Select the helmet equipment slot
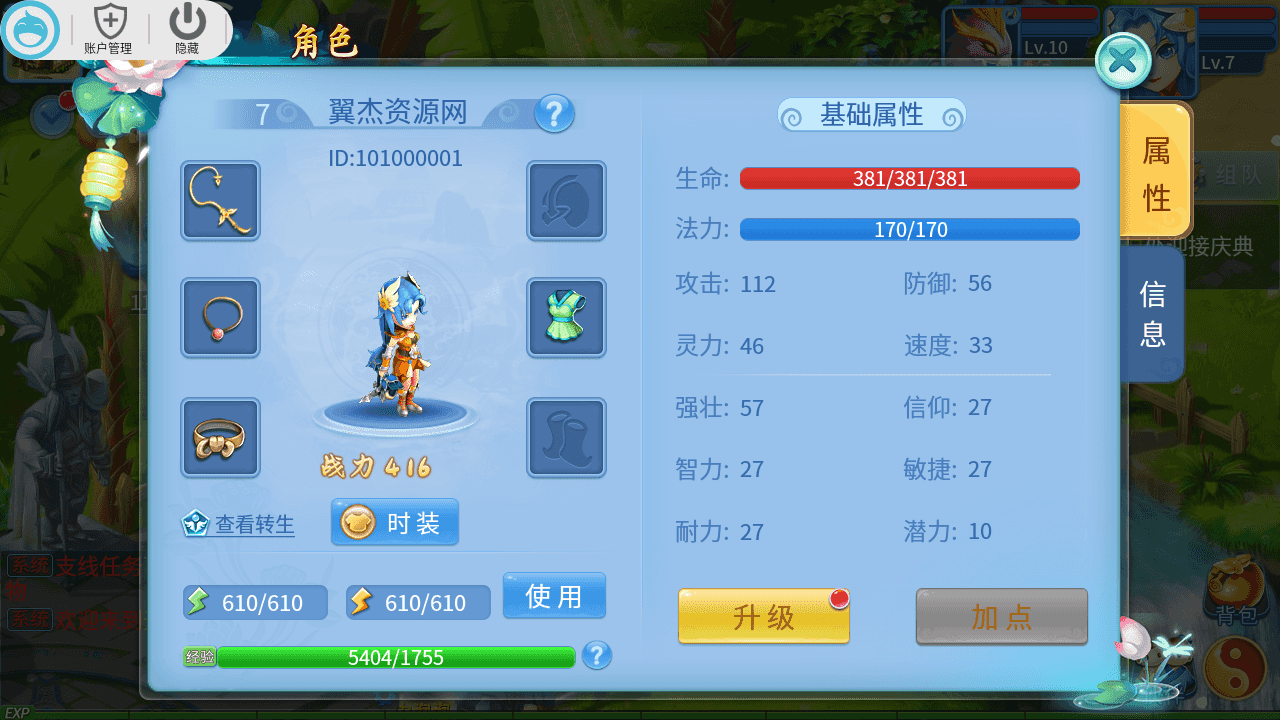This screenshot has width=1280, height=720. (566, 200)
